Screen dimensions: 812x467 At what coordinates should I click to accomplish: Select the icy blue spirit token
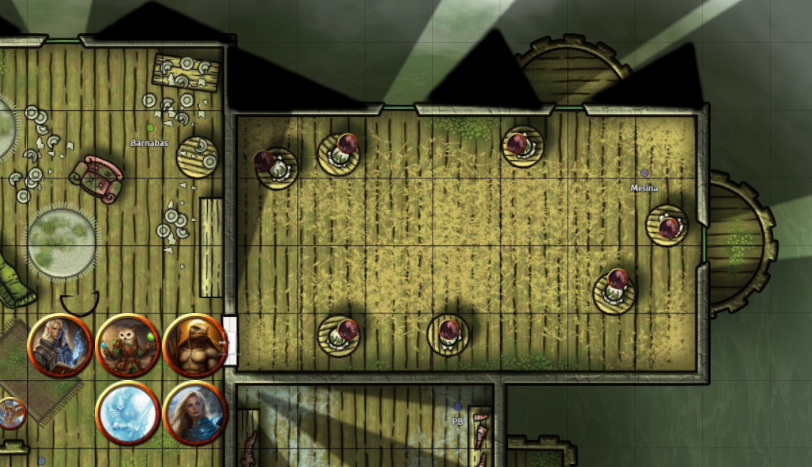click(128, 412)
